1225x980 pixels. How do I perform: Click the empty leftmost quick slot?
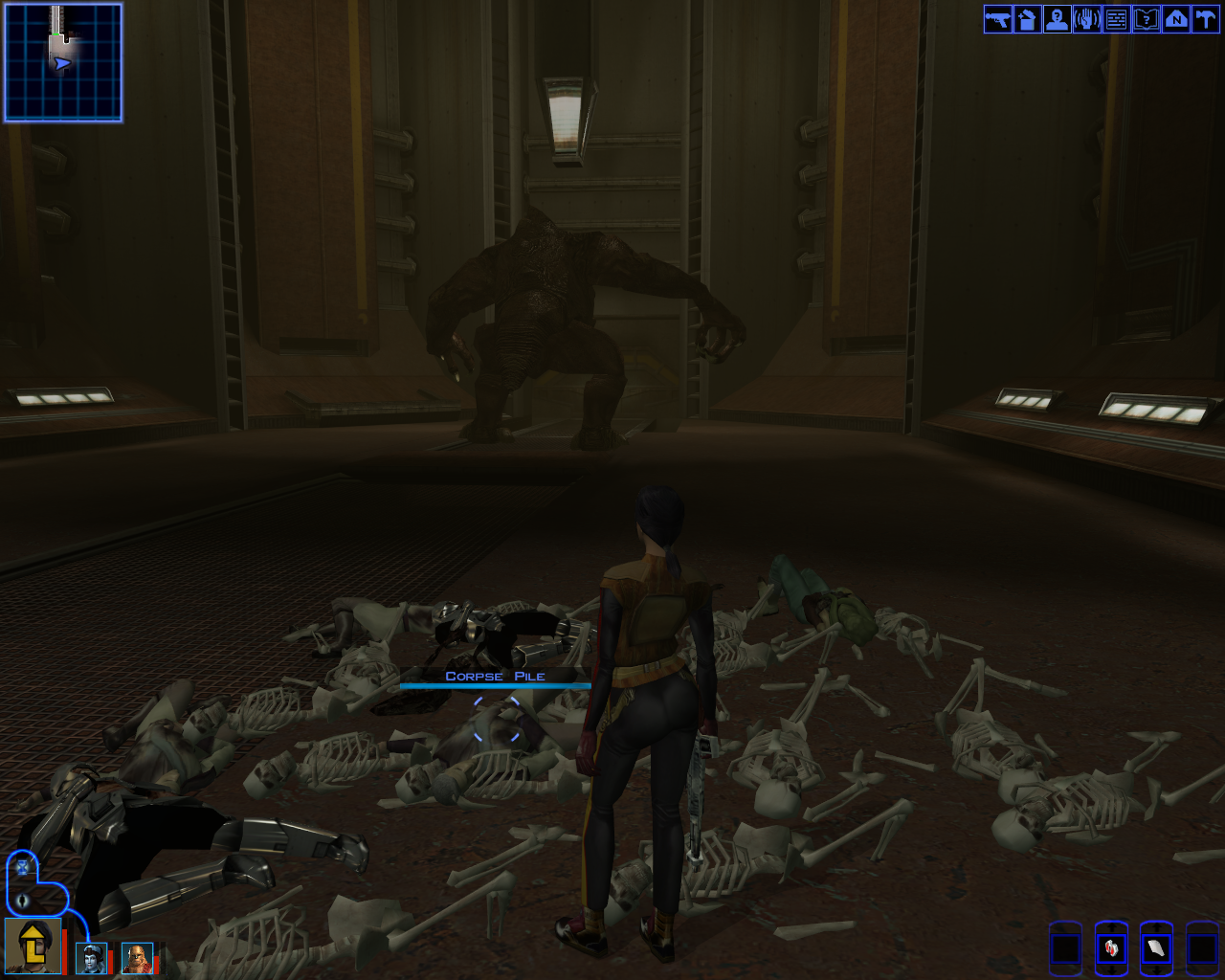pos(1065,949)
